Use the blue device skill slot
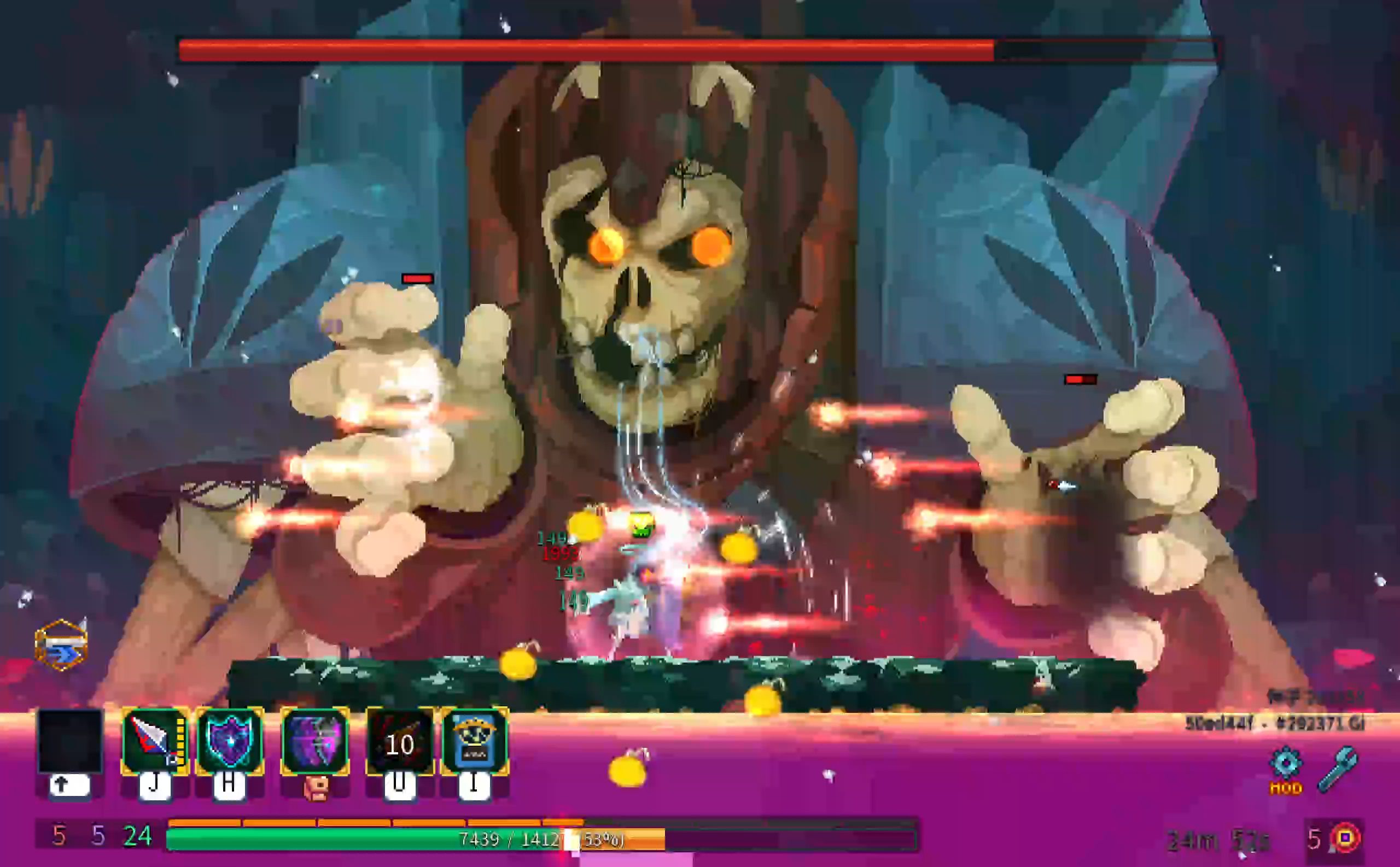Screen dimensions: 1400x867 tap(474, 741)
